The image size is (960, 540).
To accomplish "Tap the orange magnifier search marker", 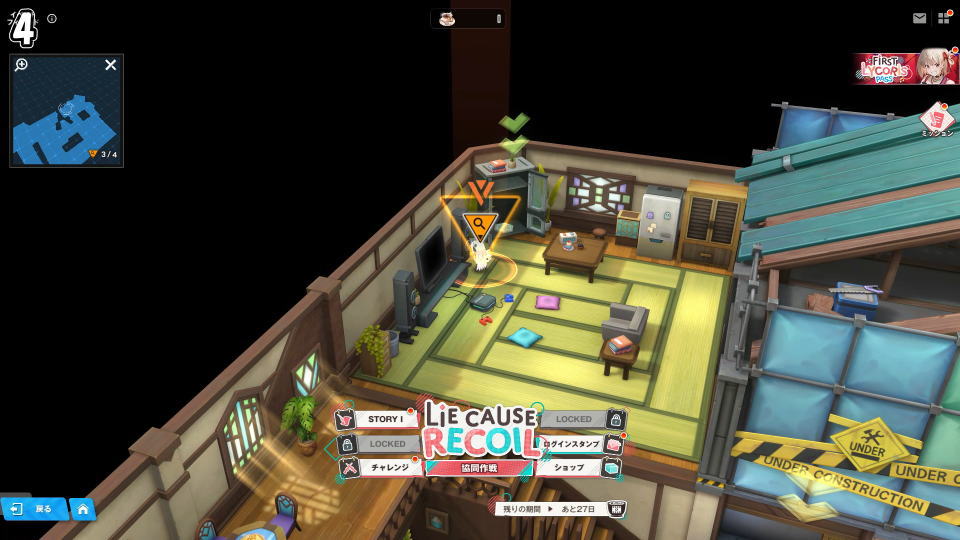I will 480,225.
